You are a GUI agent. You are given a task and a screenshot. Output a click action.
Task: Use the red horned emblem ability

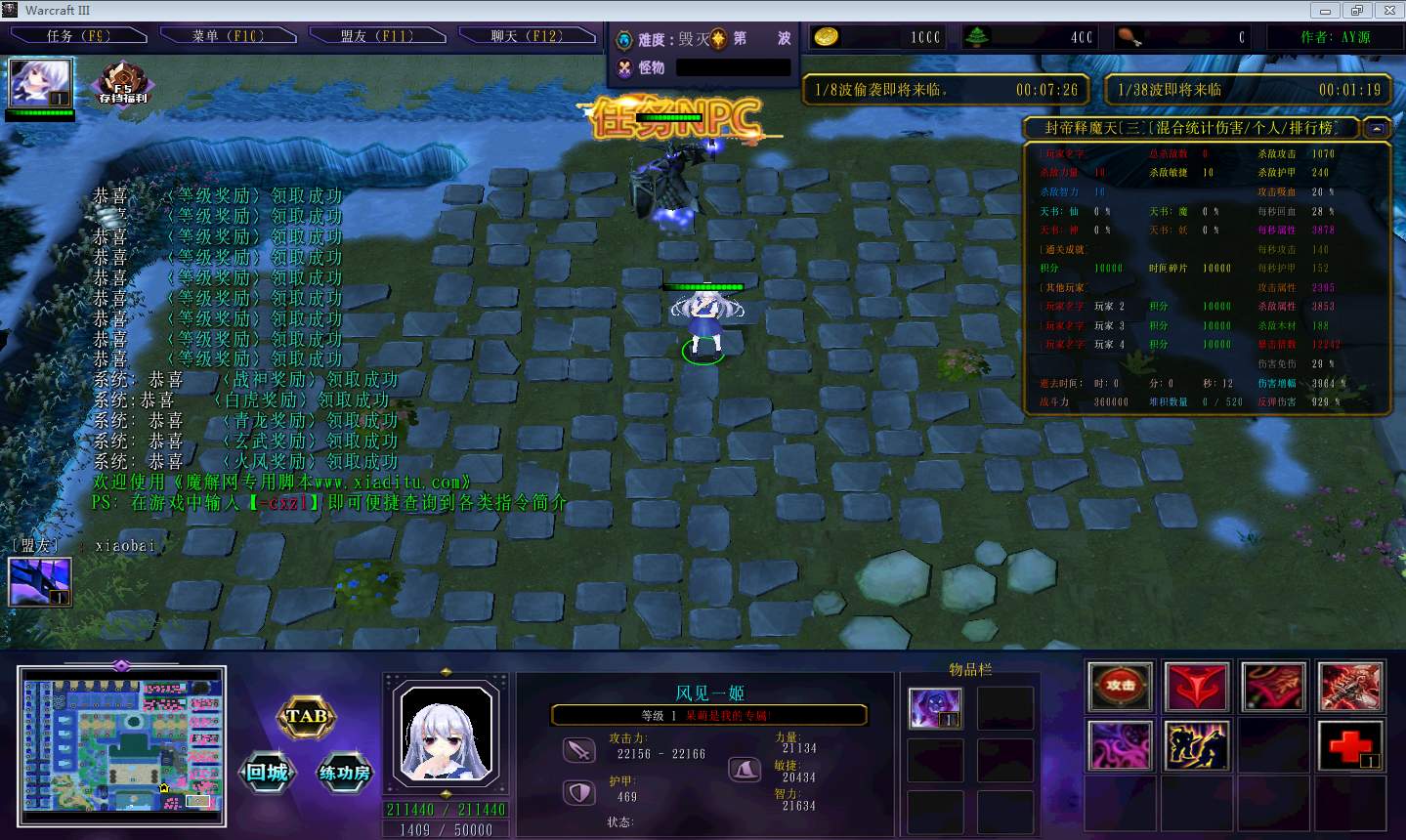(1197, 686)
